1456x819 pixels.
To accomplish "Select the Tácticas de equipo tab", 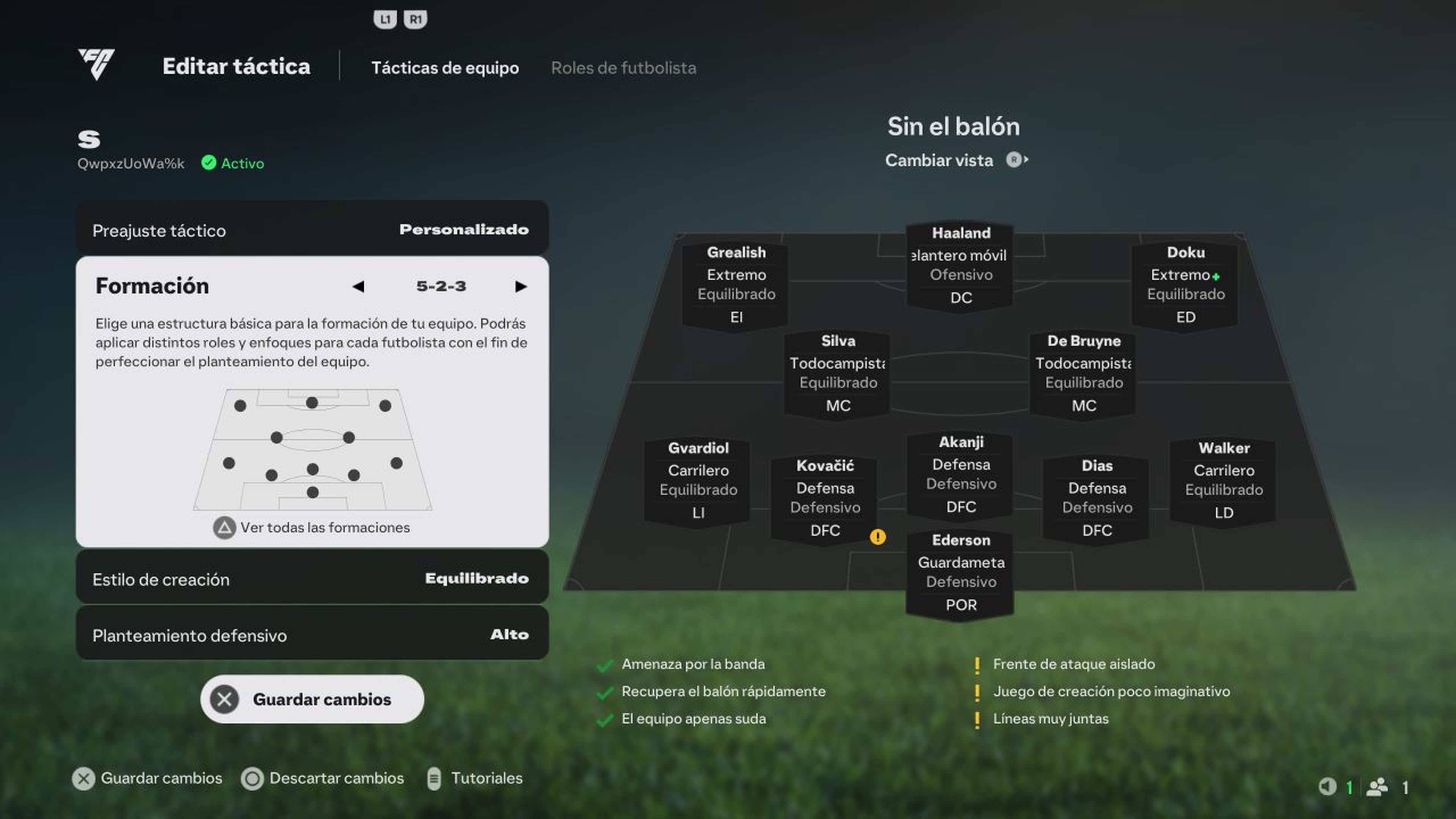I will coord(446,68).
